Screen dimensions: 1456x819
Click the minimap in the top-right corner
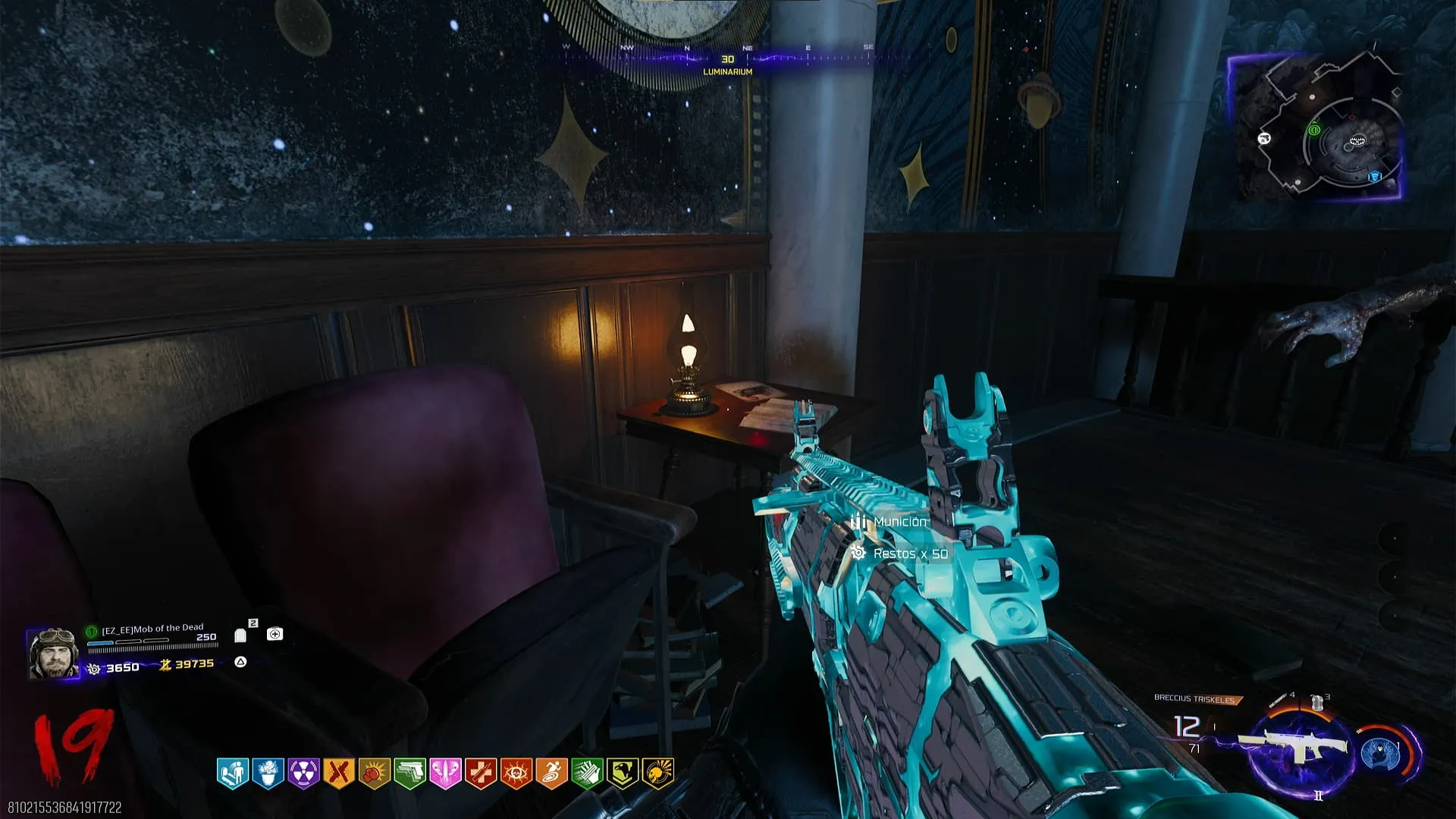click(1316, 127)
